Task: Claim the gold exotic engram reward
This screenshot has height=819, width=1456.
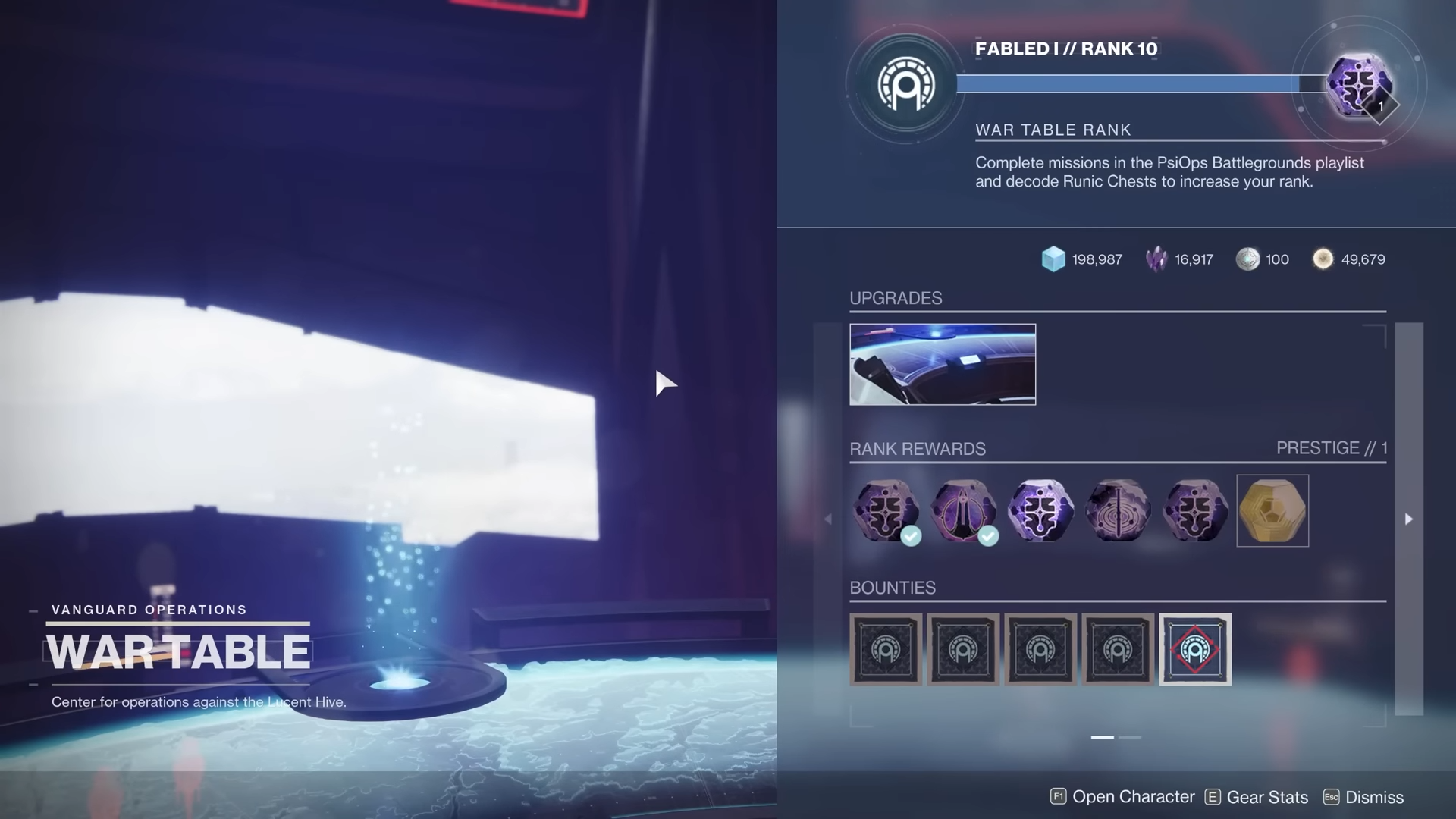Action: point(1272,510)
